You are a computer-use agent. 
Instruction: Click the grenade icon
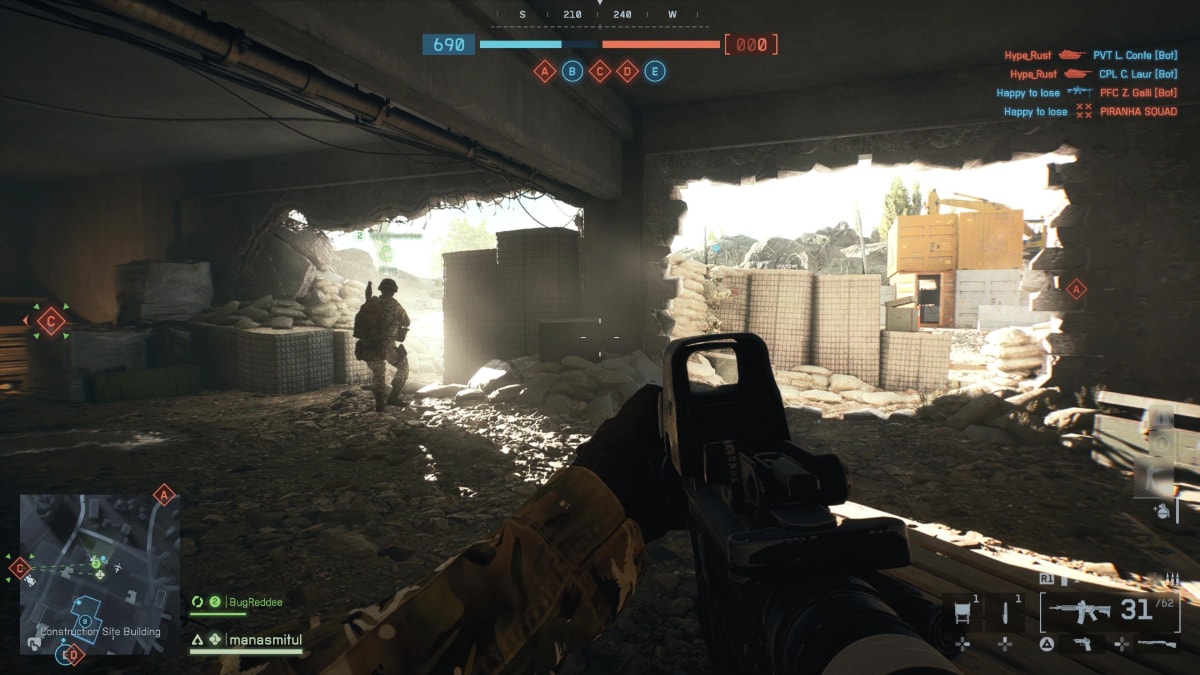1160,510
